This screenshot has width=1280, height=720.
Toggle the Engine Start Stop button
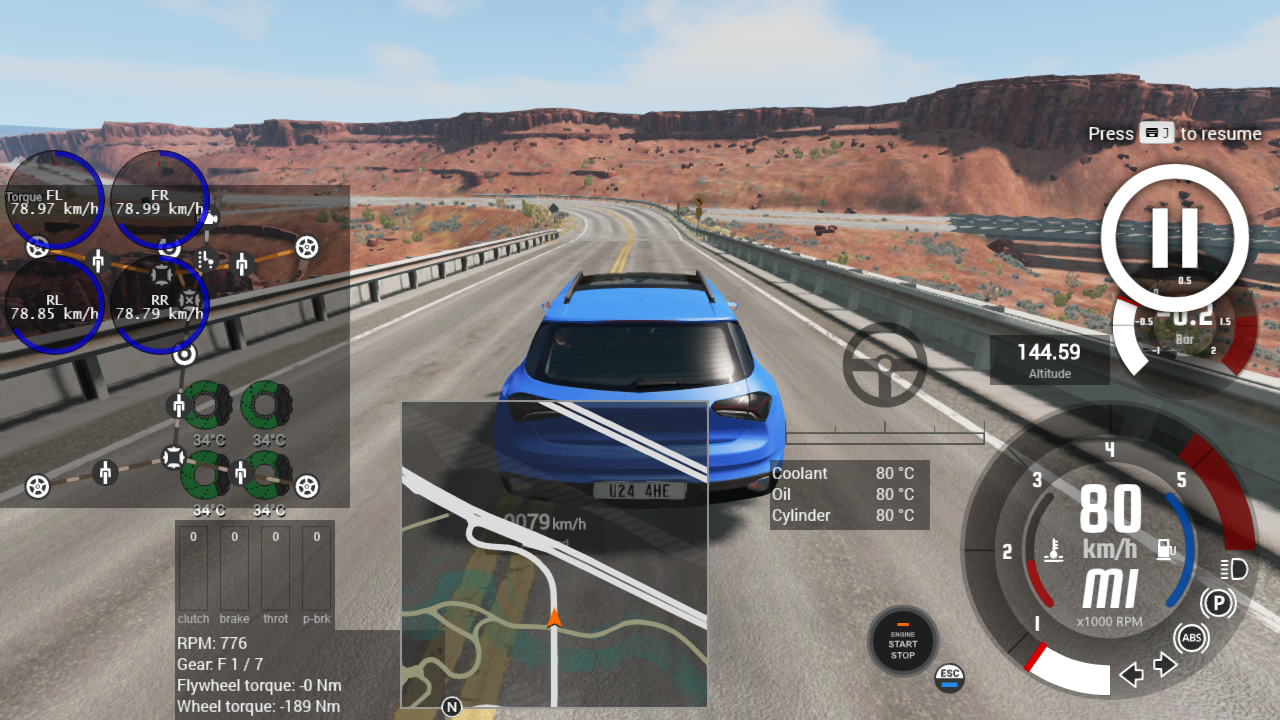[x=903, y=642]
